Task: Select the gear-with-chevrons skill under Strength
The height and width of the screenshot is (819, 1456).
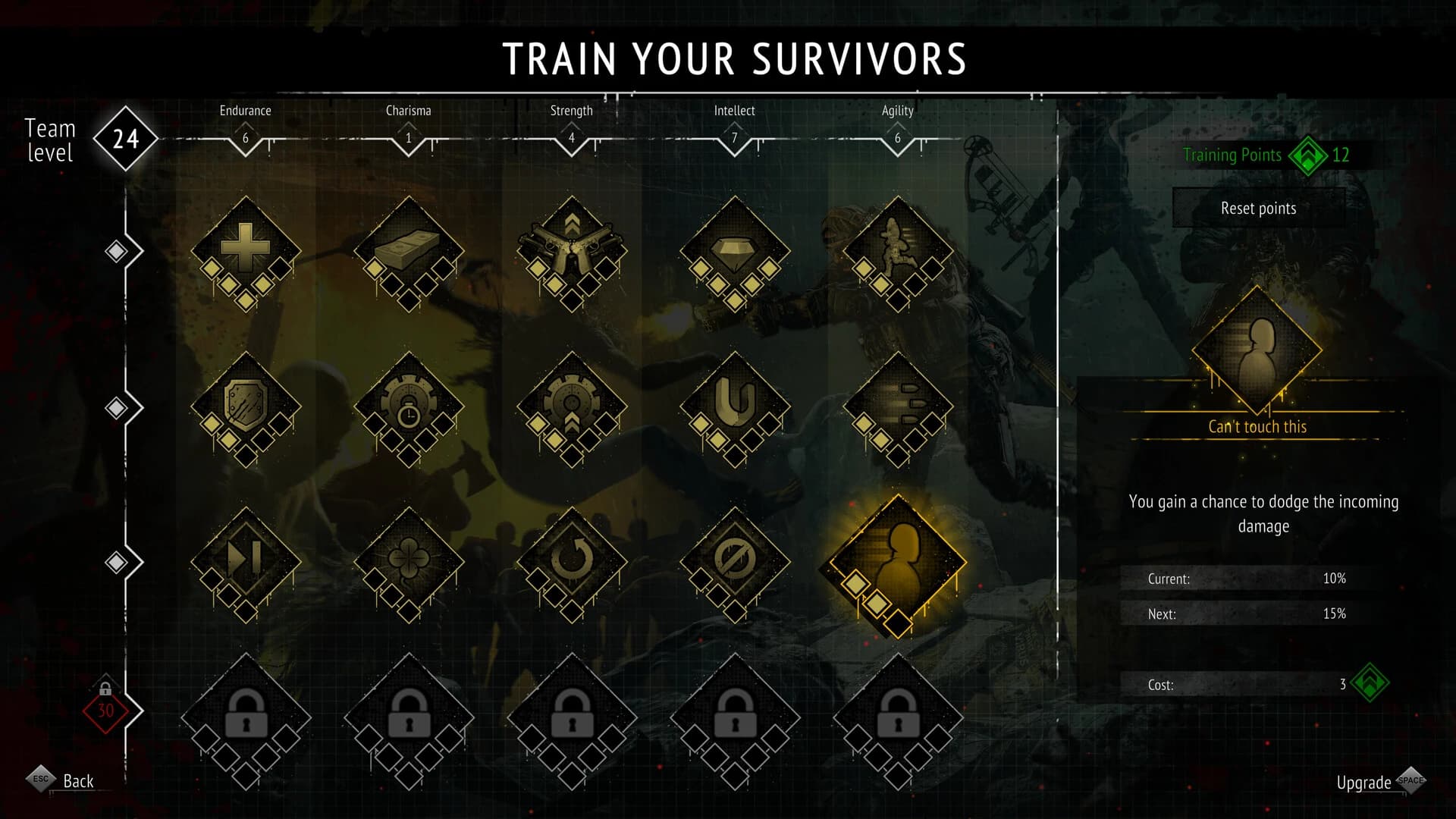Action: click(571, 406)
